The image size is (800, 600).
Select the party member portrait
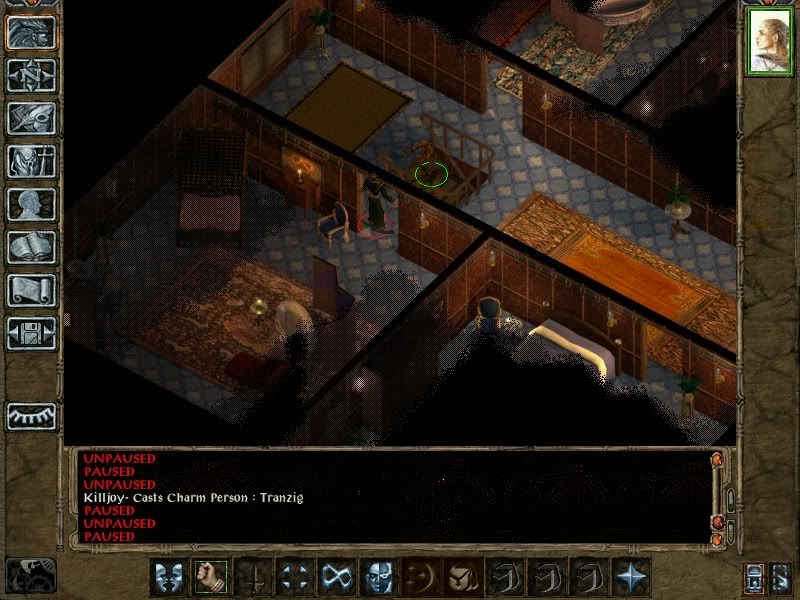click(768, 42)
